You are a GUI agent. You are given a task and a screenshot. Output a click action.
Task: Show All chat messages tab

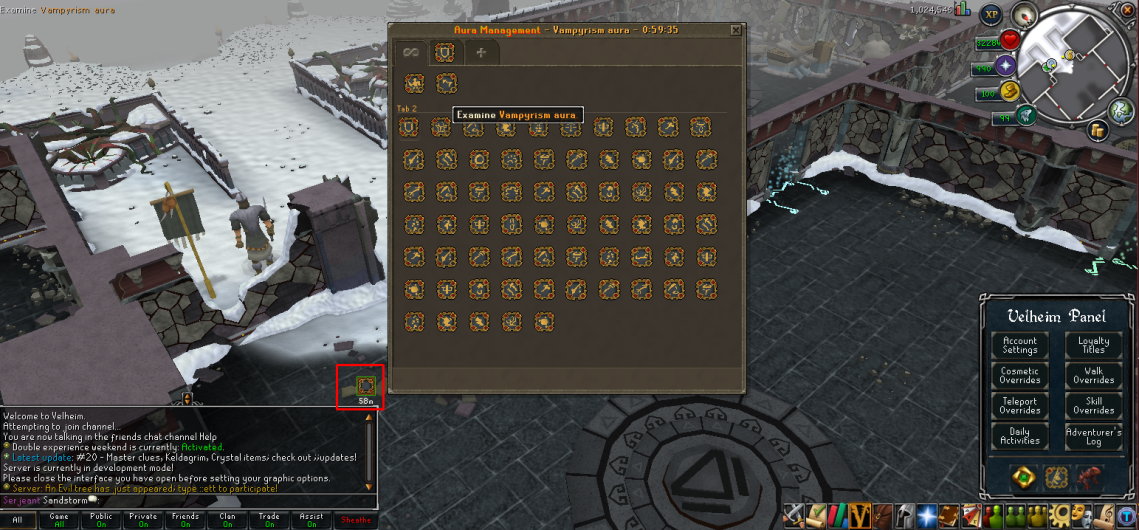click(x=17, y=520)
